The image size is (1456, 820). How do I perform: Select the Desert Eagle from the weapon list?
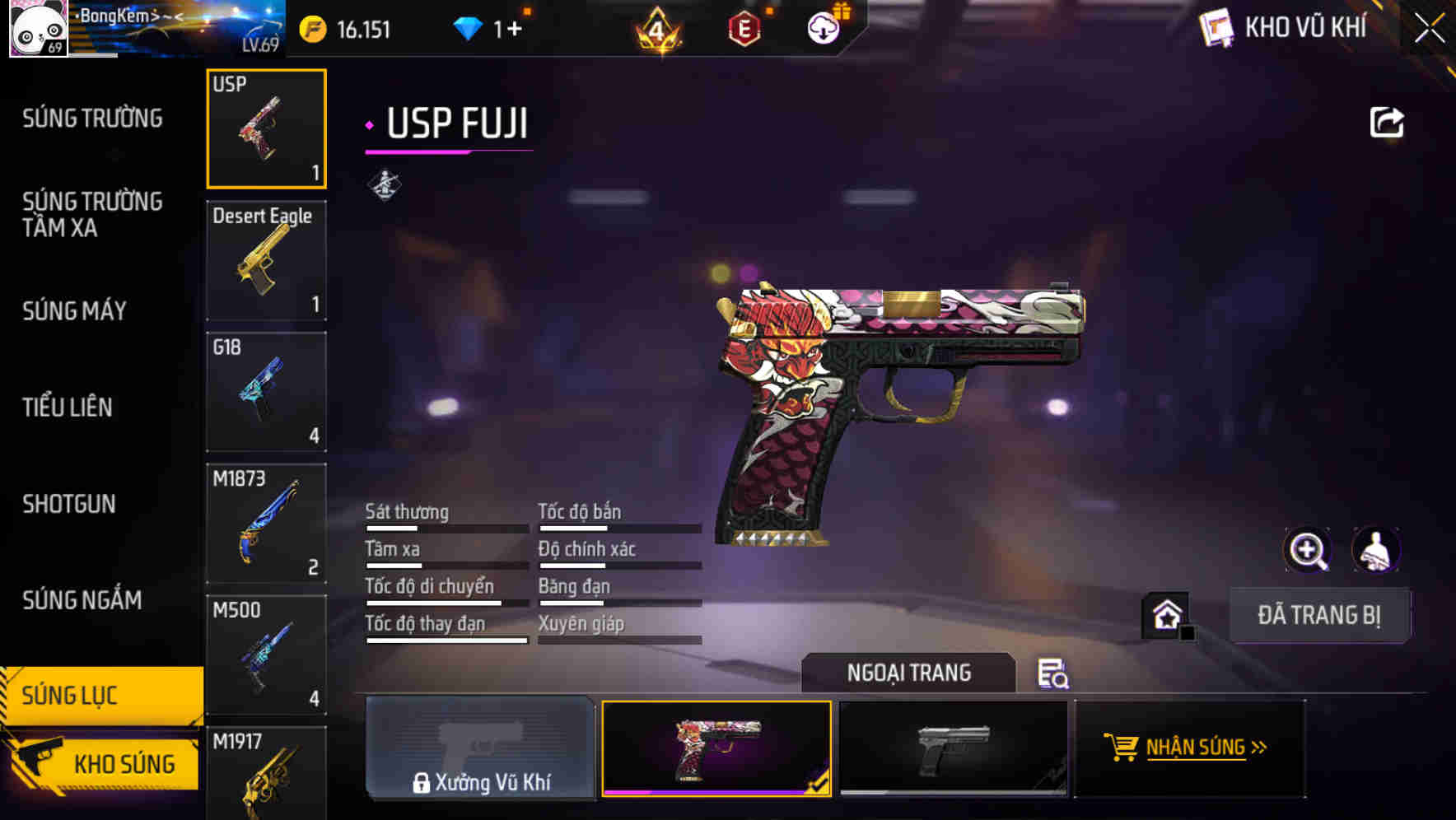pyautogui.click(x=265, y=260)
